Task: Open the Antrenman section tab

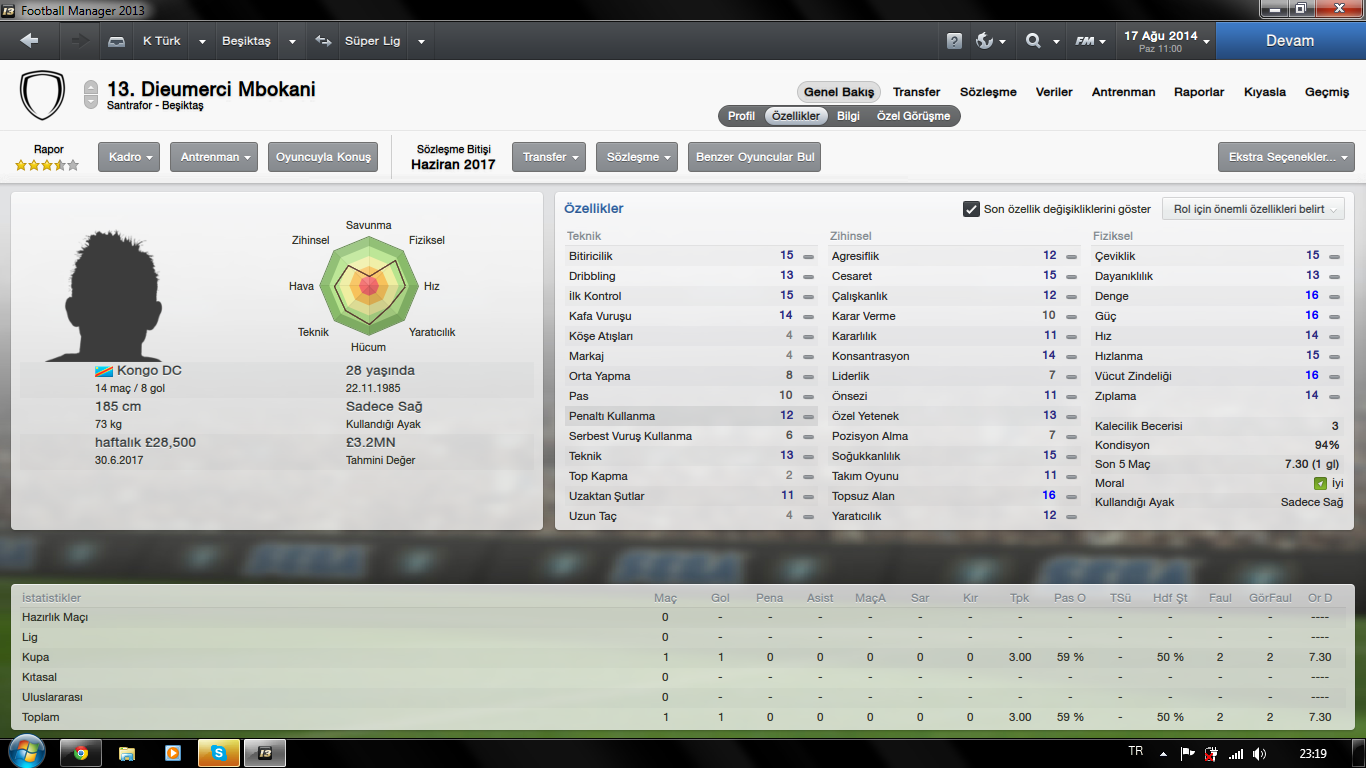Action: [x=1123, y=92]
